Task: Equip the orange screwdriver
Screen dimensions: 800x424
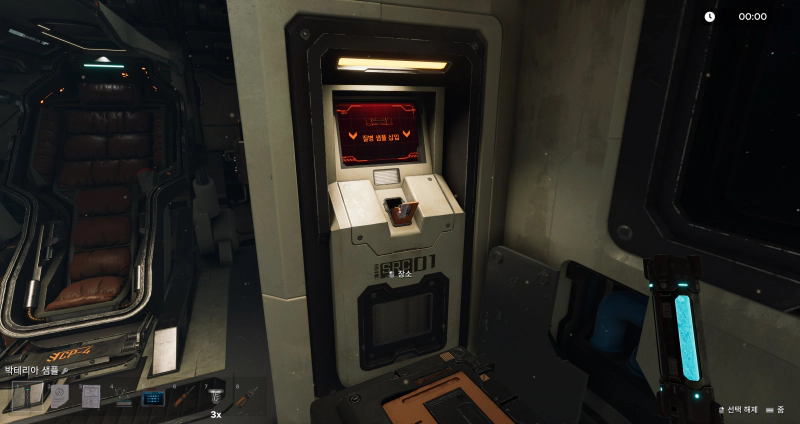Action: coord(184,398)
